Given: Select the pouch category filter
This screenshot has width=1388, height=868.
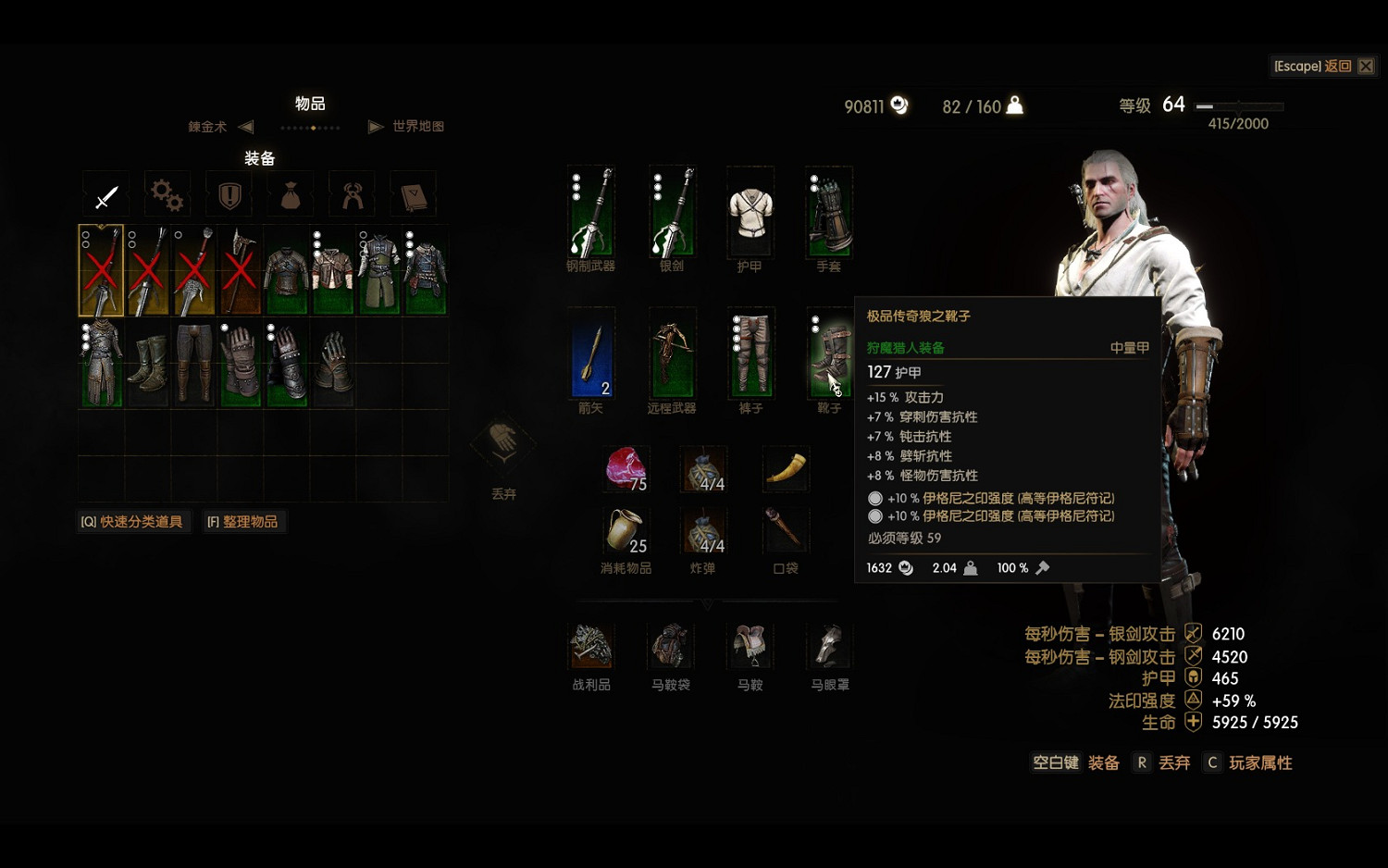Looking at the screenshot, I should (x=290, y=194).
